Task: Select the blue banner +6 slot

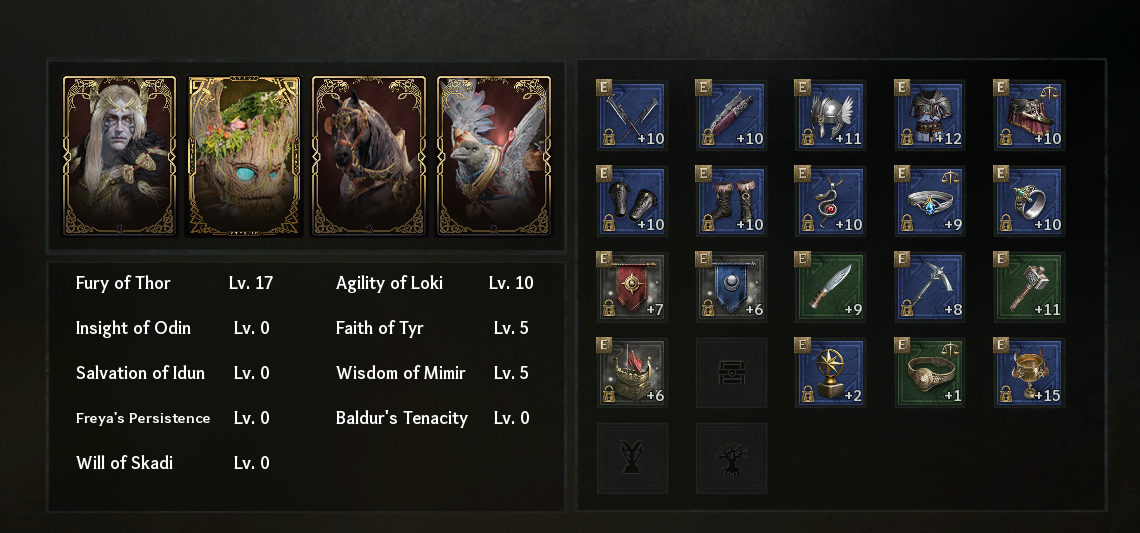Action: tap(731, 287)
